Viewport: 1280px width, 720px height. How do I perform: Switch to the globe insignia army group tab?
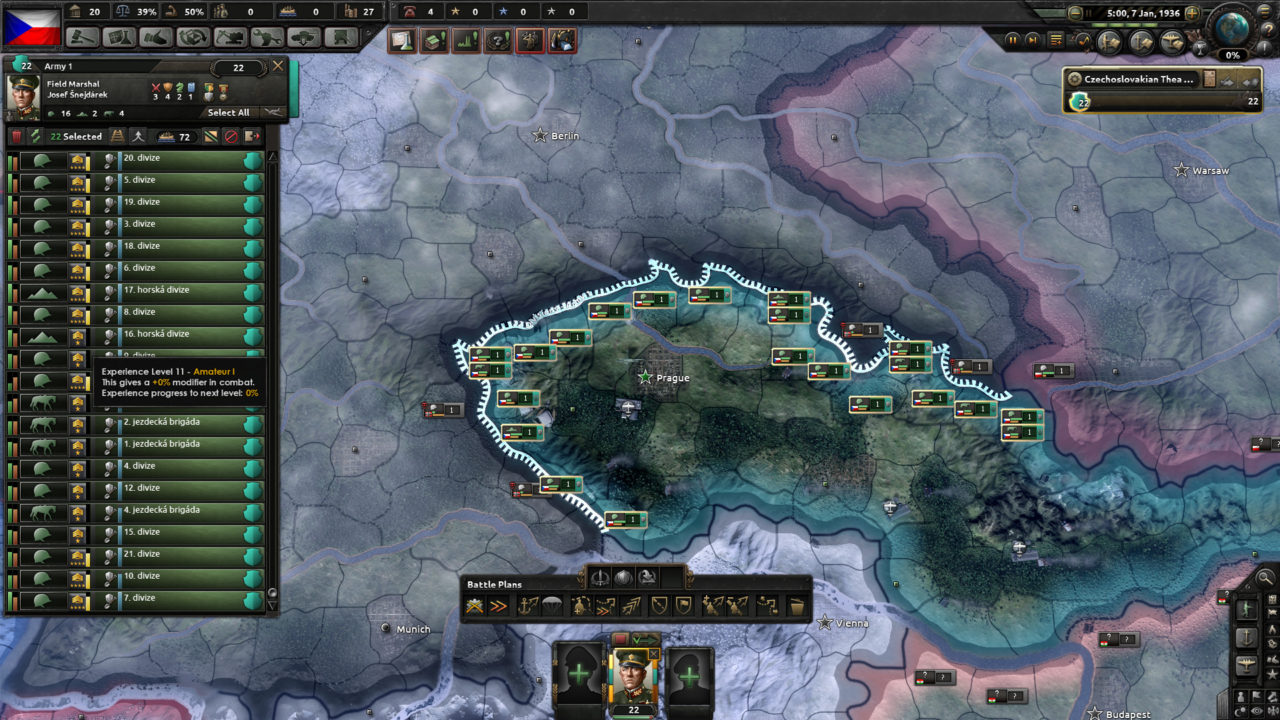(x=622, y=577)
